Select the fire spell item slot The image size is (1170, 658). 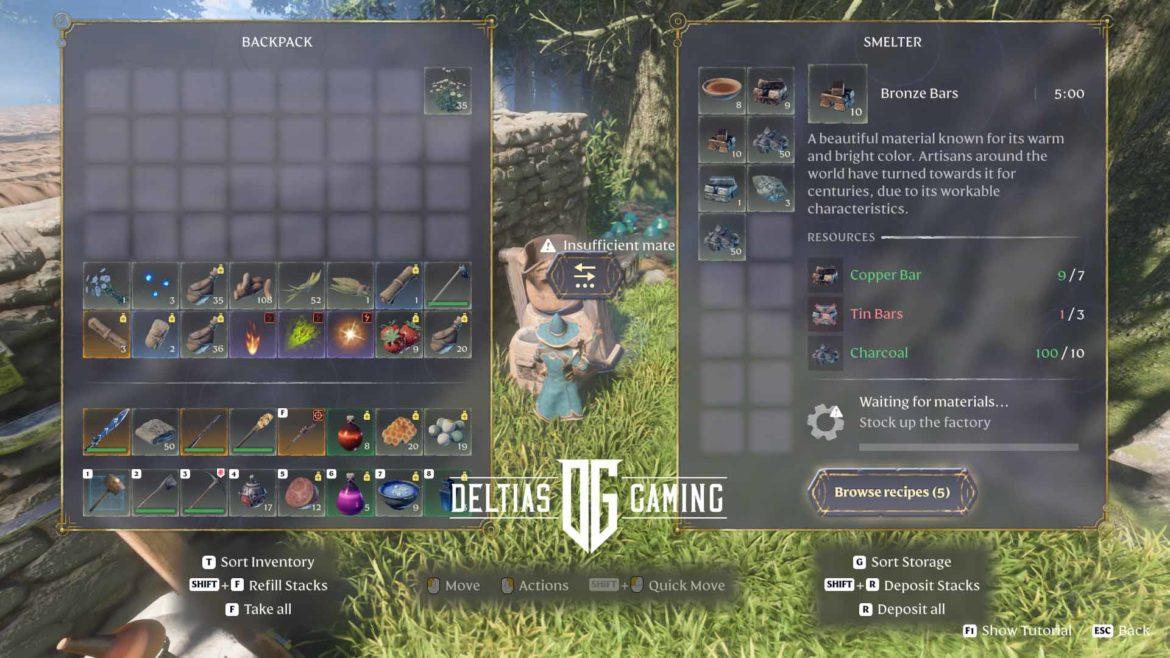point(253,333)
